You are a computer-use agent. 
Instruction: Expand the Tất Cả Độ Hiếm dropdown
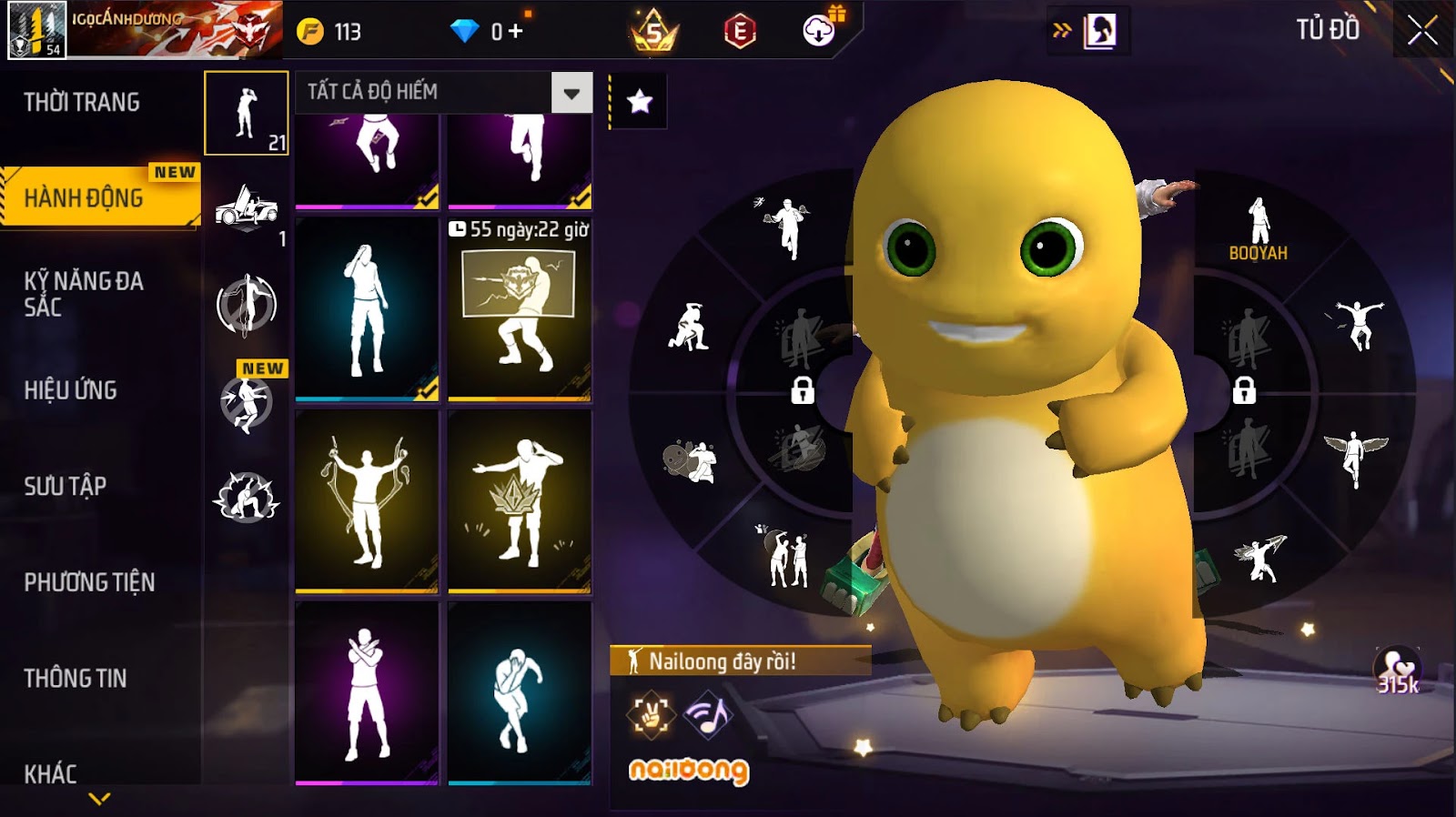571,93
